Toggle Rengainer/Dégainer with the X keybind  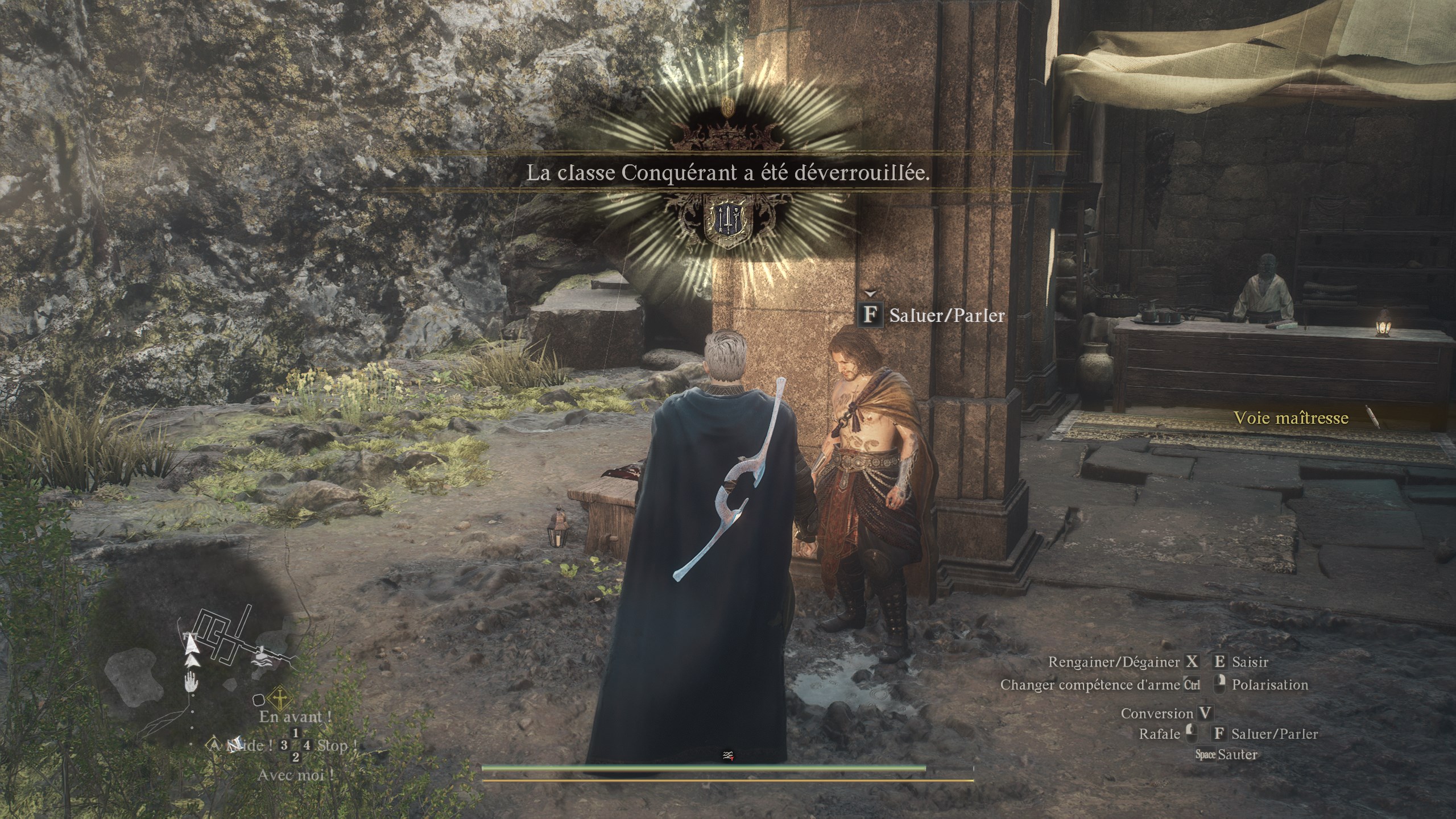pyautogui.click(x=1193, y=662)
